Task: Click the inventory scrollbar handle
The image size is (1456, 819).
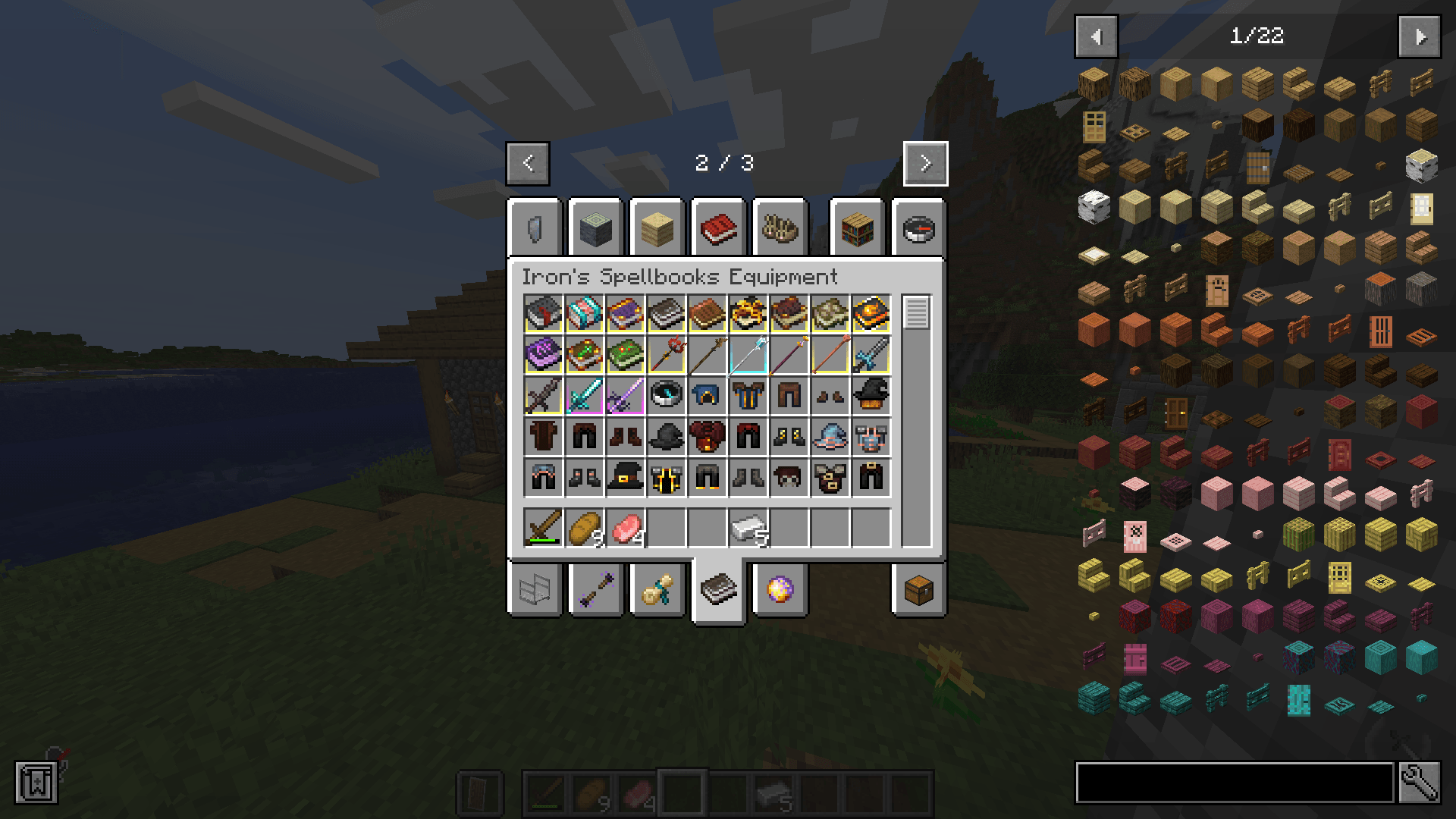Action: [917, 311]
